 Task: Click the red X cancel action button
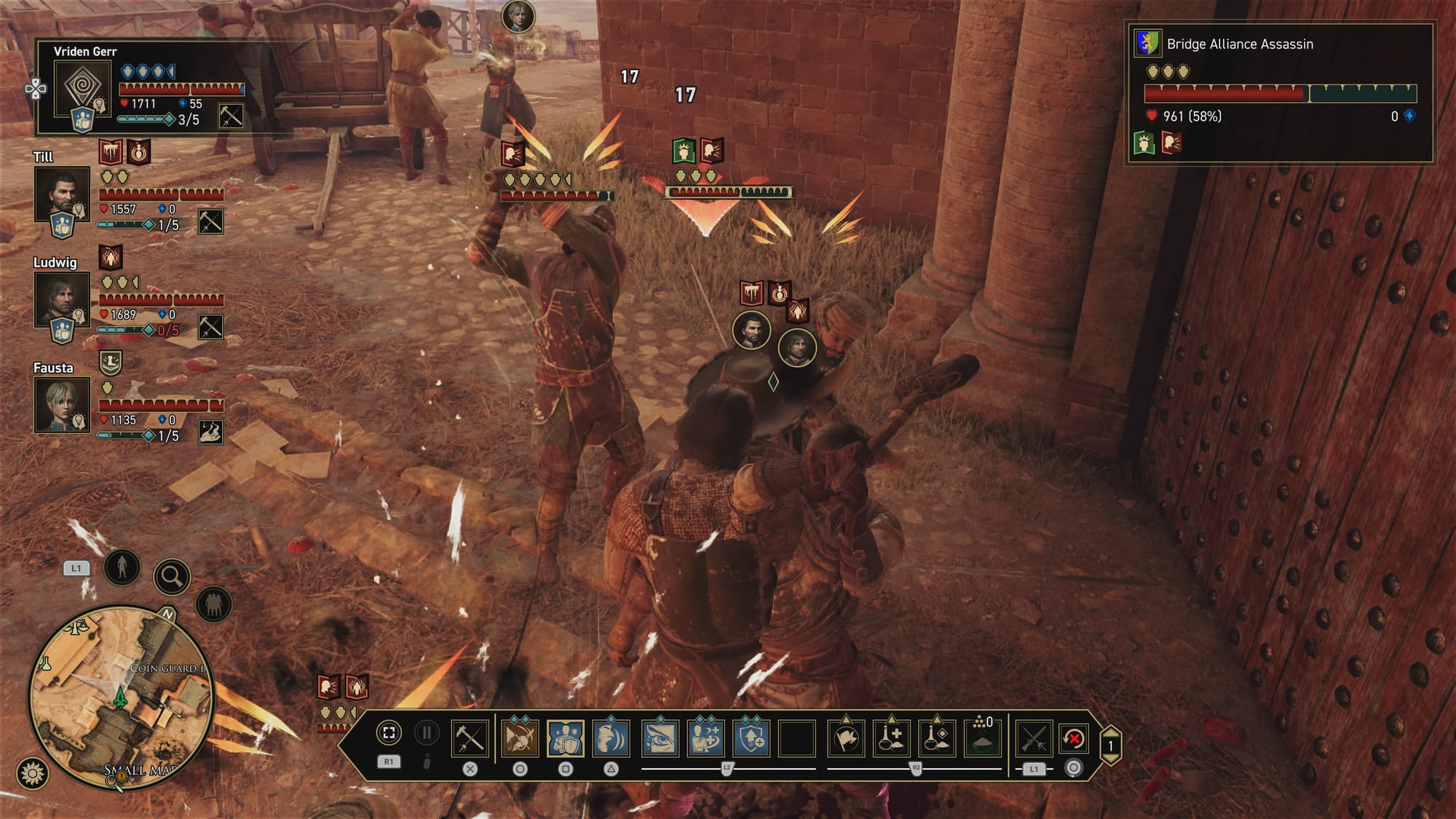pyautogui.click(x=1074, y=738)
